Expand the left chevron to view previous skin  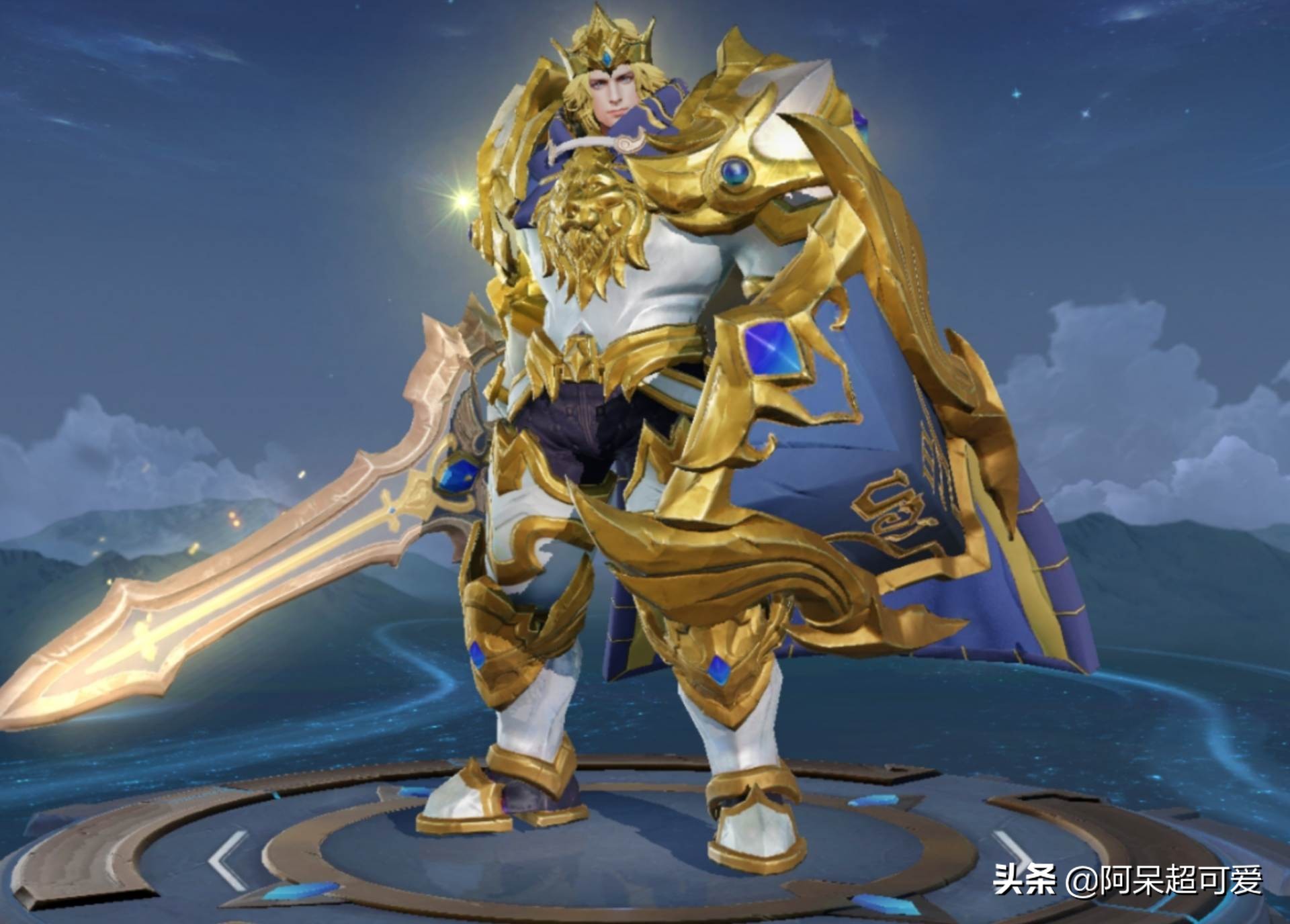(x=226, y=859)
